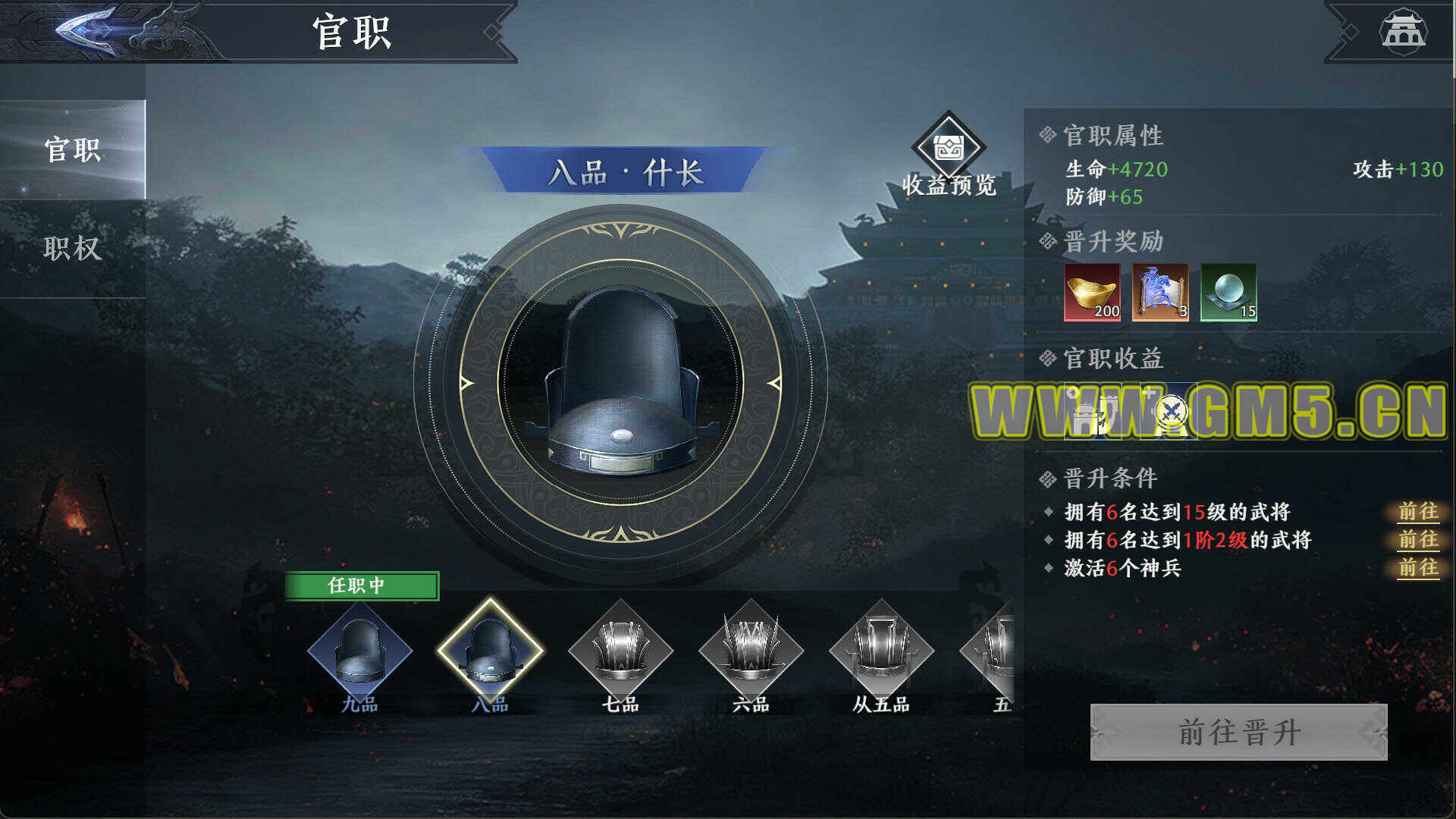Select the 九品 rank helmet
The width and height of the screenshot is (1456, 819).
(x=359, y=651)
